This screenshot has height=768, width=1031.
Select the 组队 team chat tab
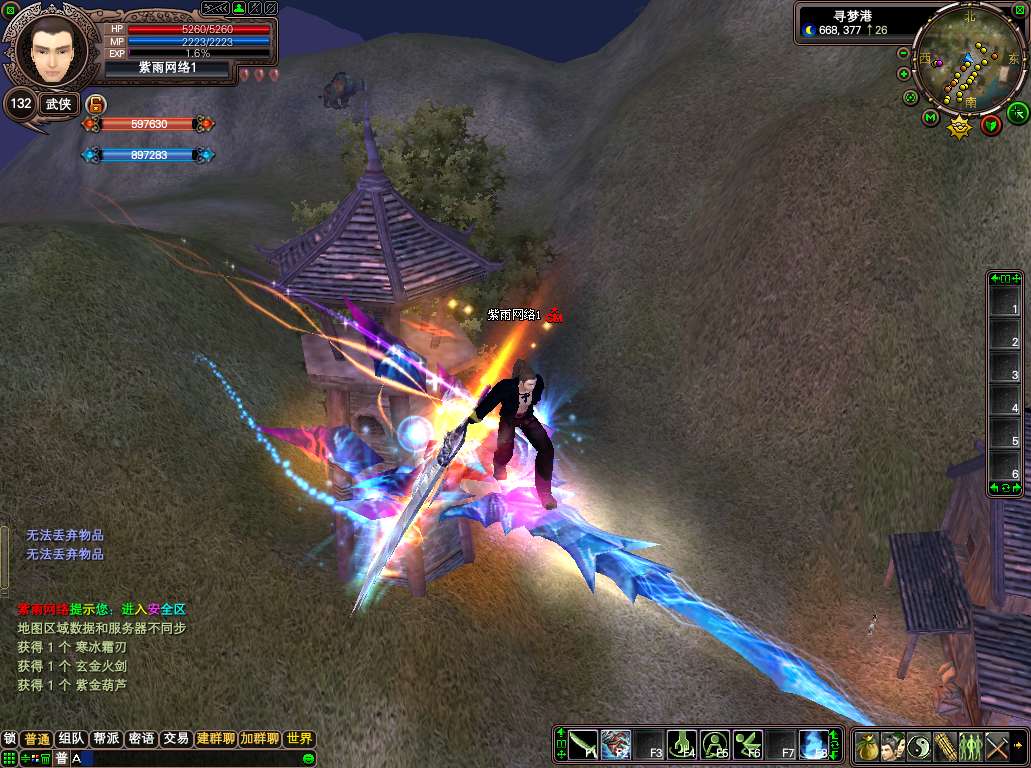72,739
